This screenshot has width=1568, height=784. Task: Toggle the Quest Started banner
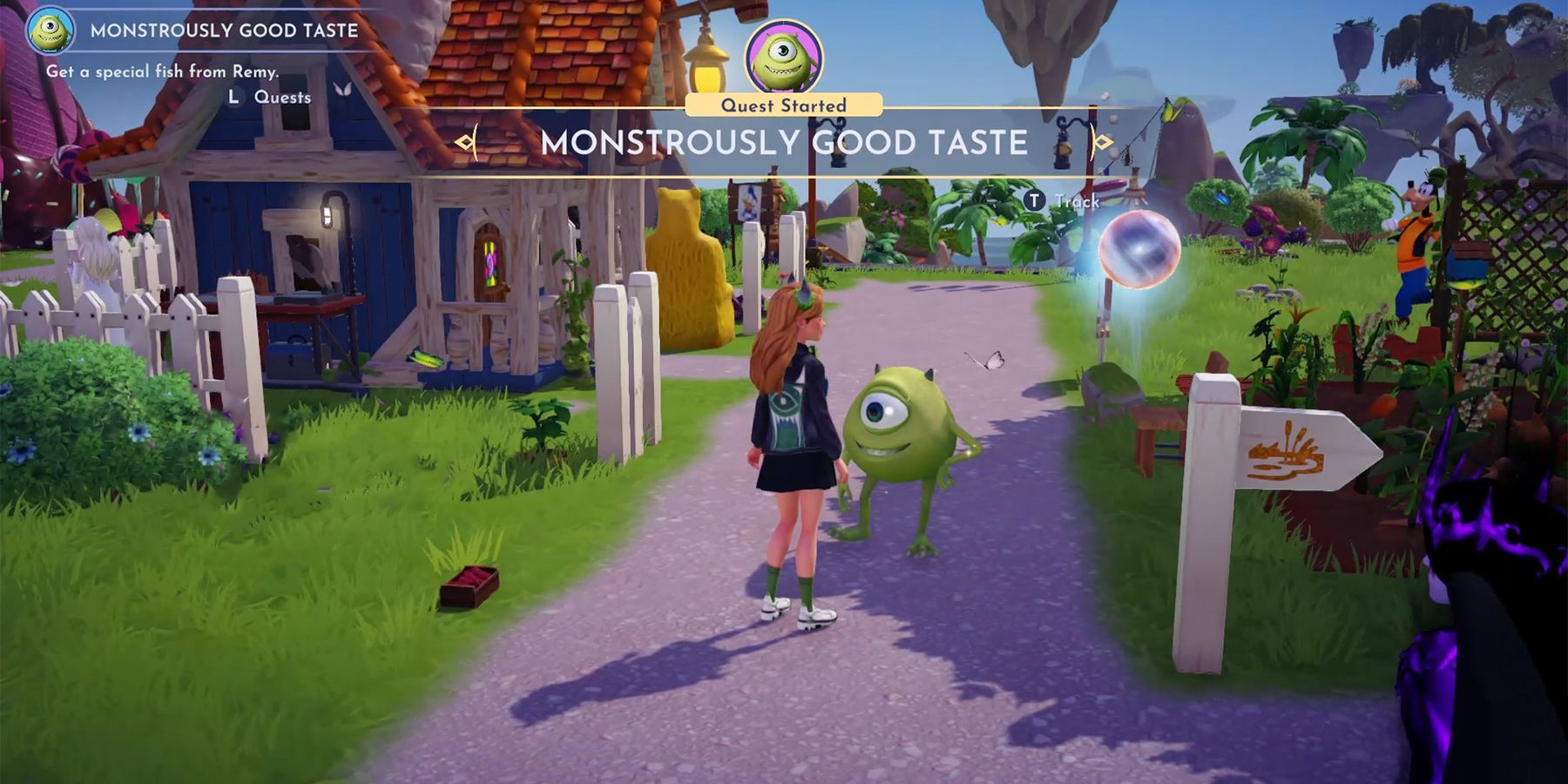782,104
